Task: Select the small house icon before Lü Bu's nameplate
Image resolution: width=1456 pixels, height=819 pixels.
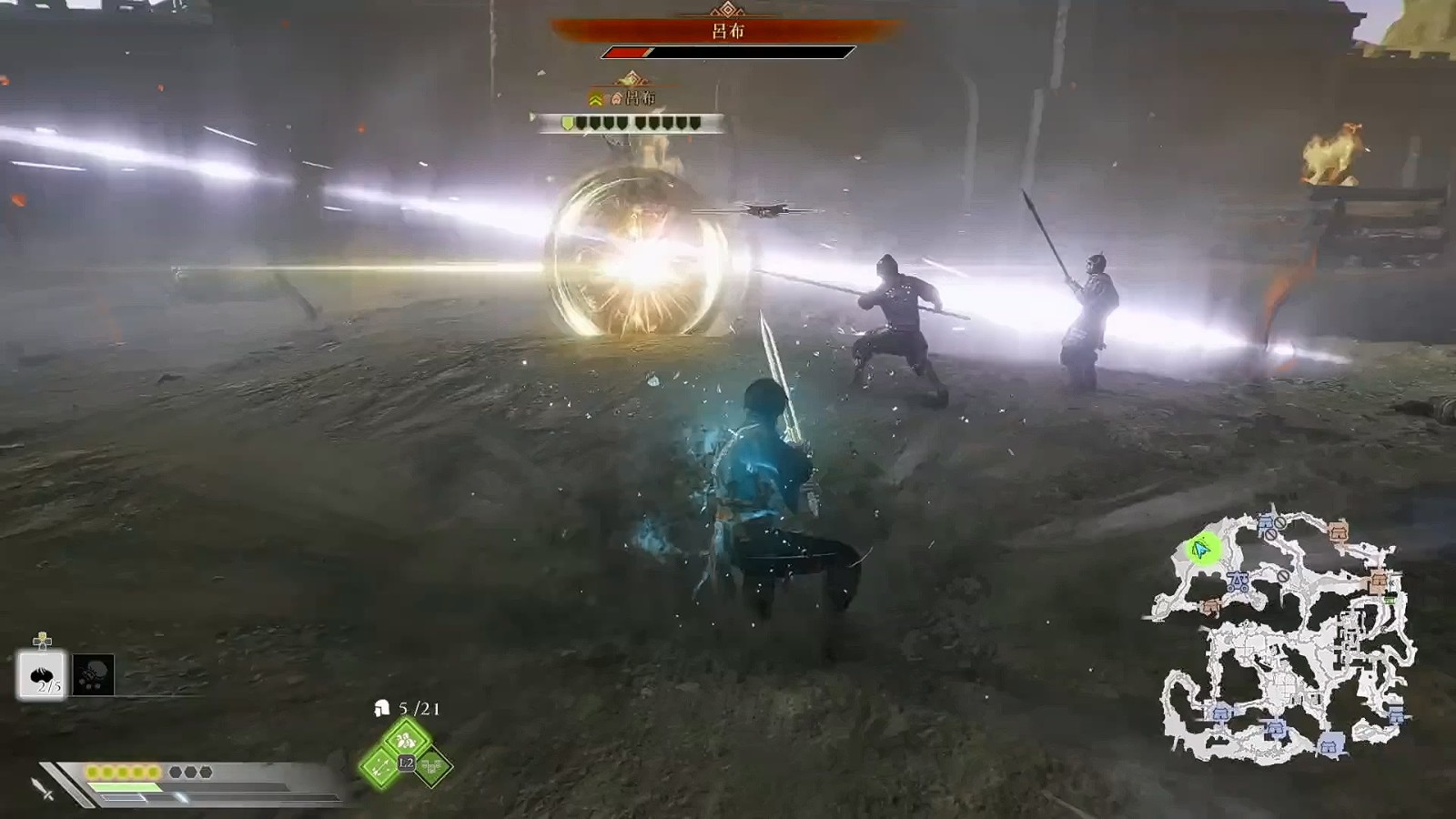Action: tap(616, 98)
